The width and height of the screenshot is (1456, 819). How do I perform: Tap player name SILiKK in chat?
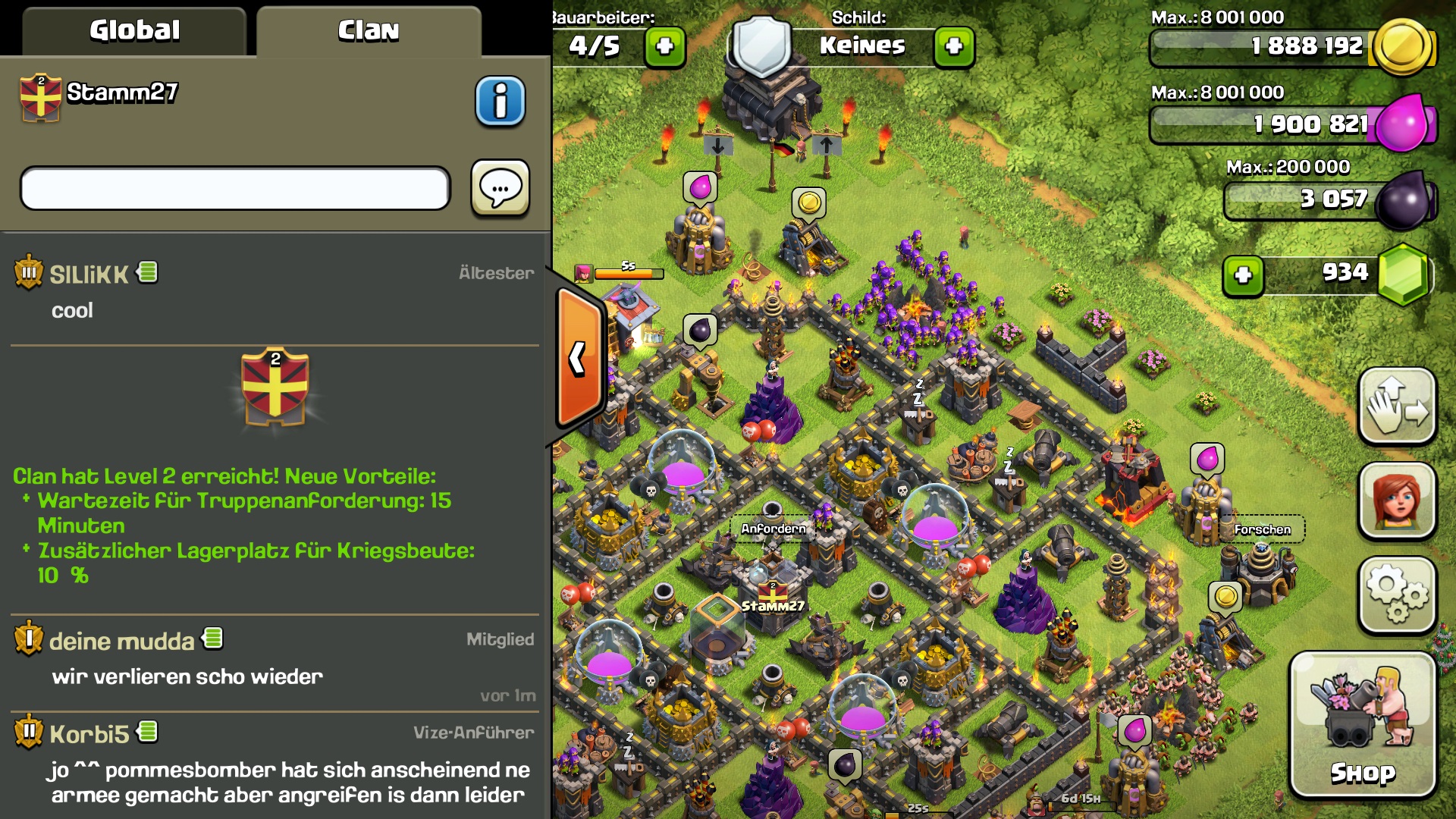pos(89,275)
